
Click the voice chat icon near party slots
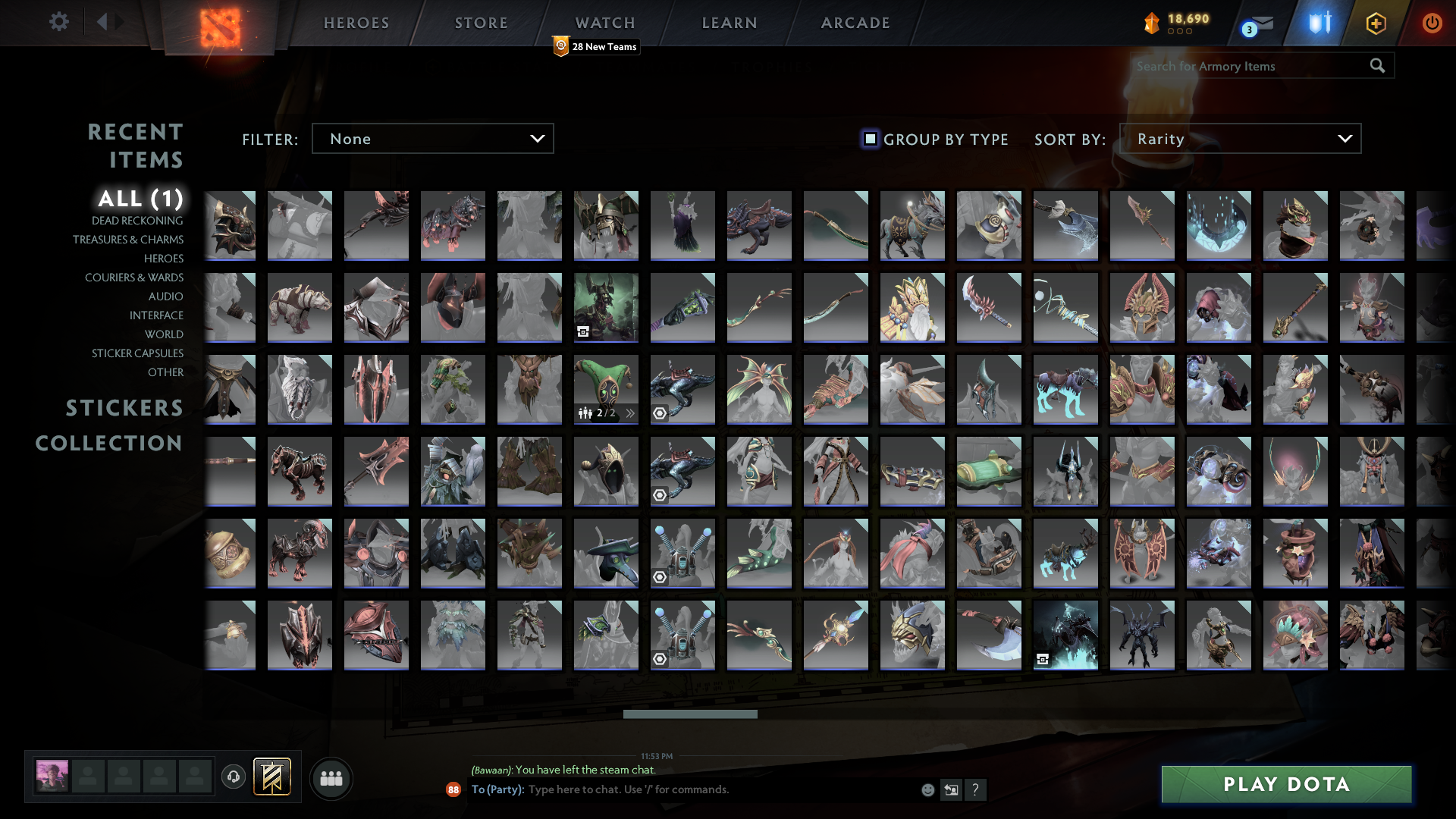pyautogui.click(x=233, y=777)
